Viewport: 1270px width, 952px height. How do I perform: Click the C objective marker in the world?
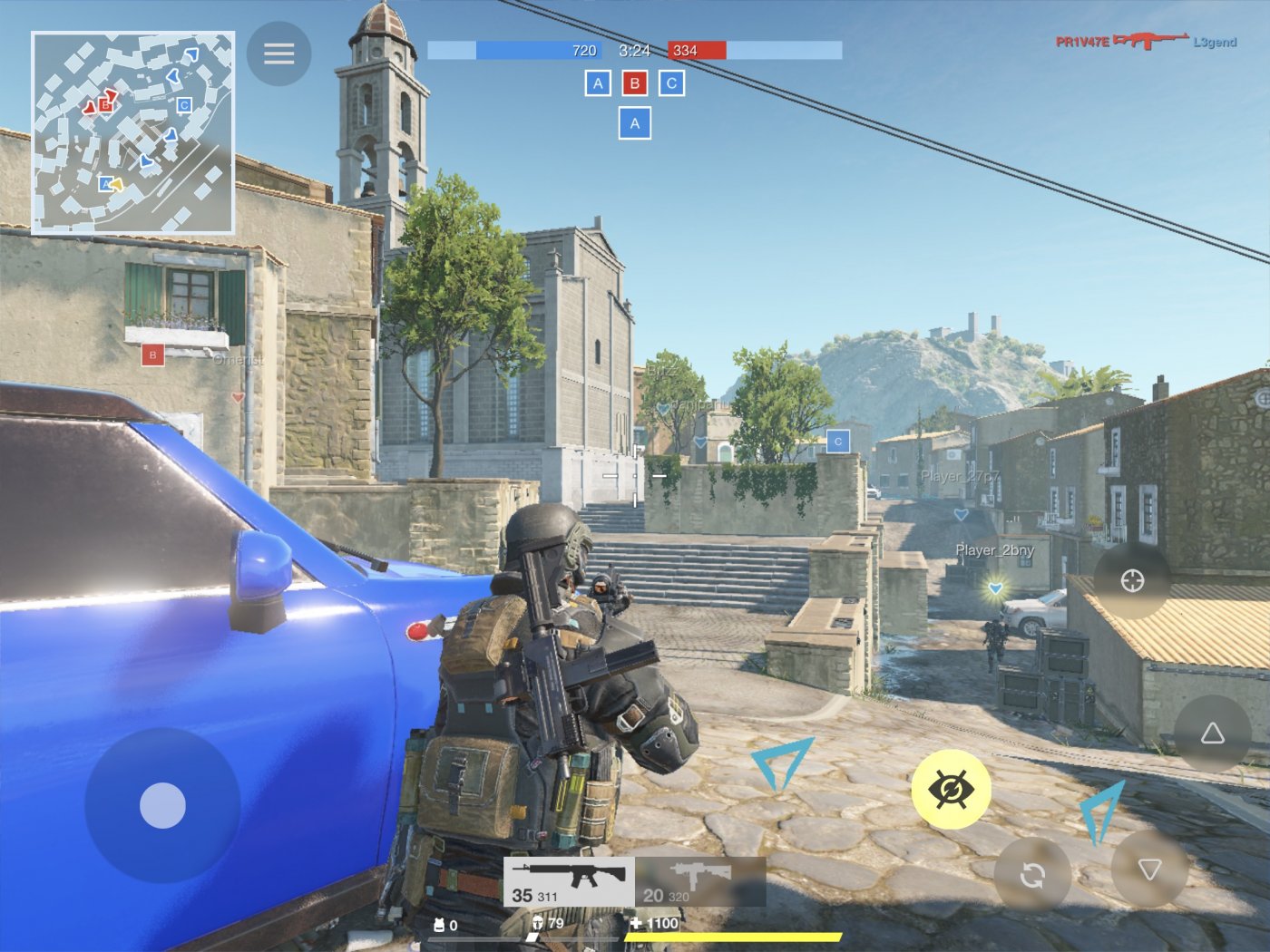(x=839, y=440)
